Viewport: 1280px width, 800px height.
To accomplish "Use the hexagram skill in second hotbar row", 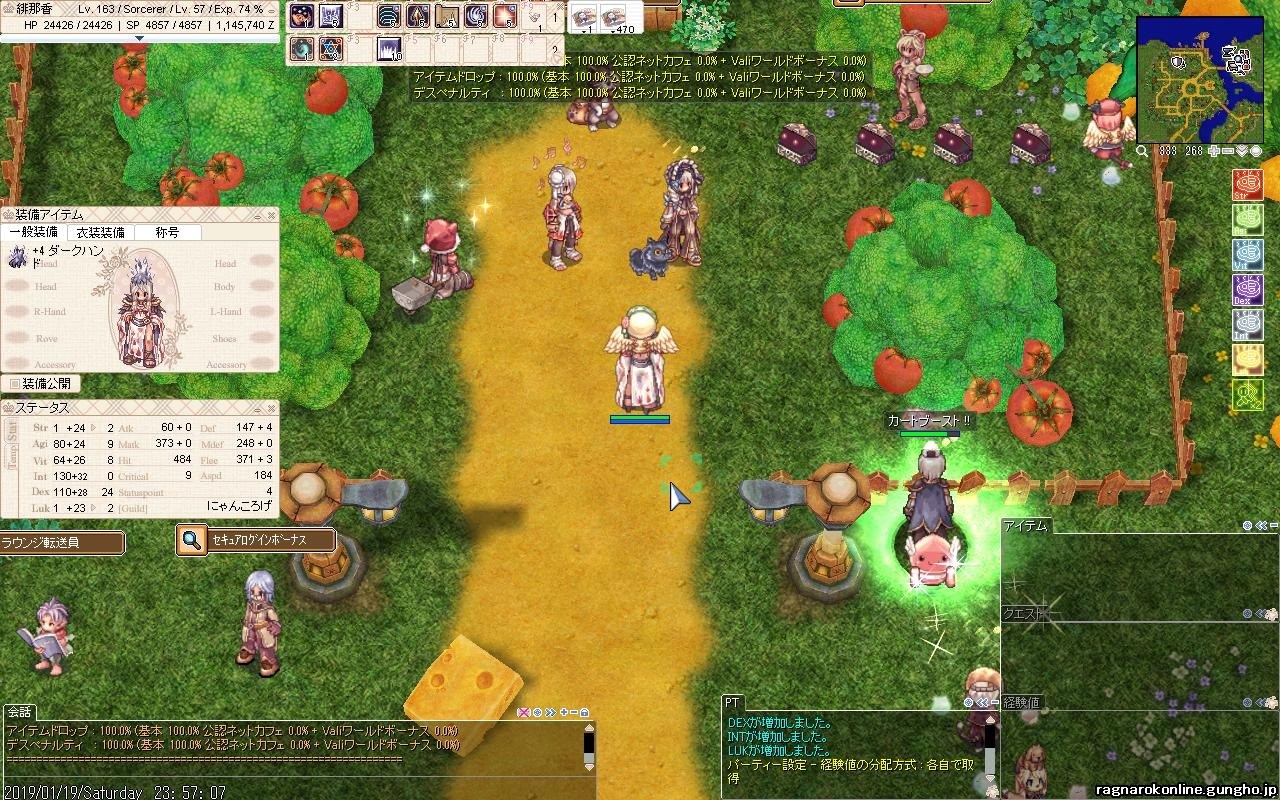I will (x=331, y=49).
